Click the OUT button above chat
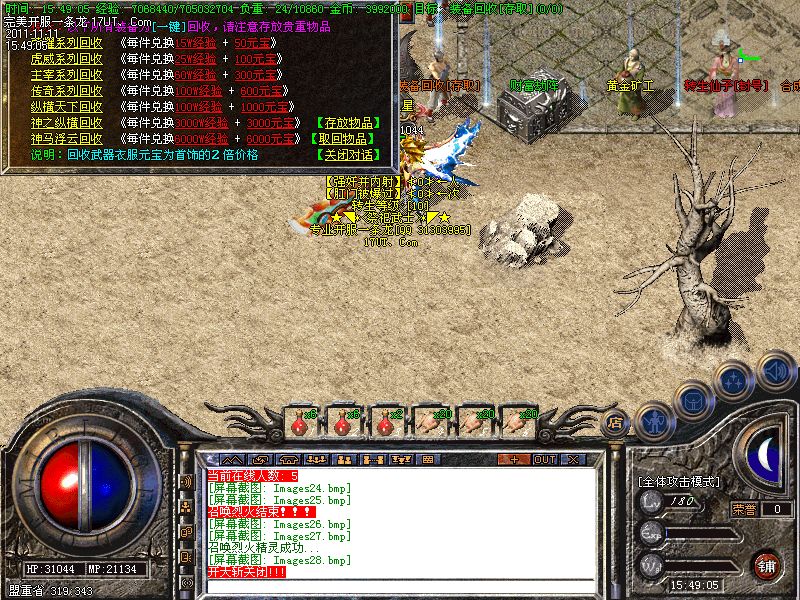 [x=545, y=459]
